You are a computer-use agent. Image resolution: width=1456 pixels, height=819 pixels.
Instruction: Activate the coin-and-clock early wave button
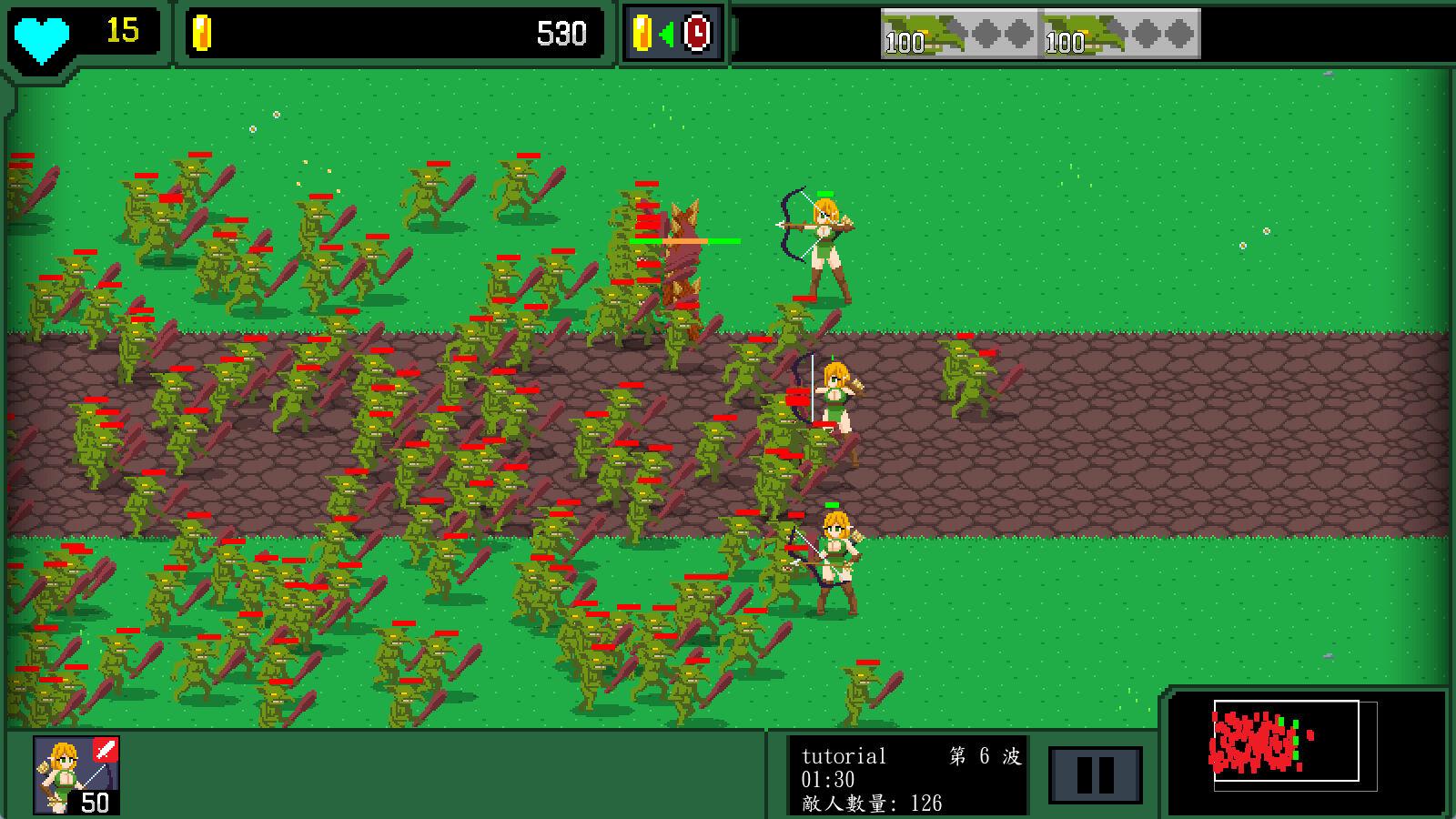click(672, 35)
